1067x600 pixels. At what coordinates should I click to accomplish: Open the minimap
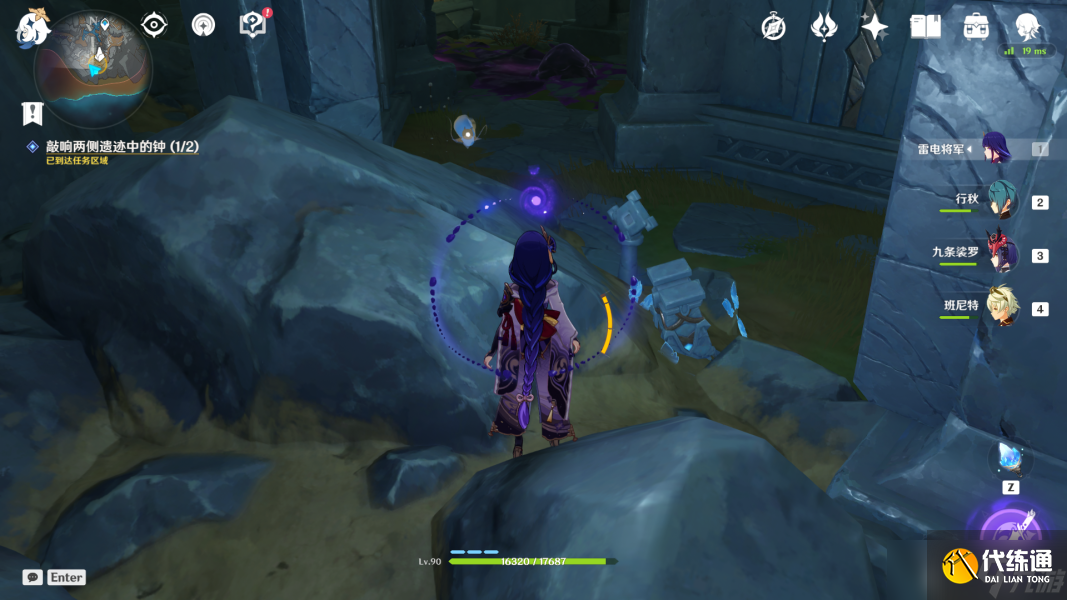point(92,68)
